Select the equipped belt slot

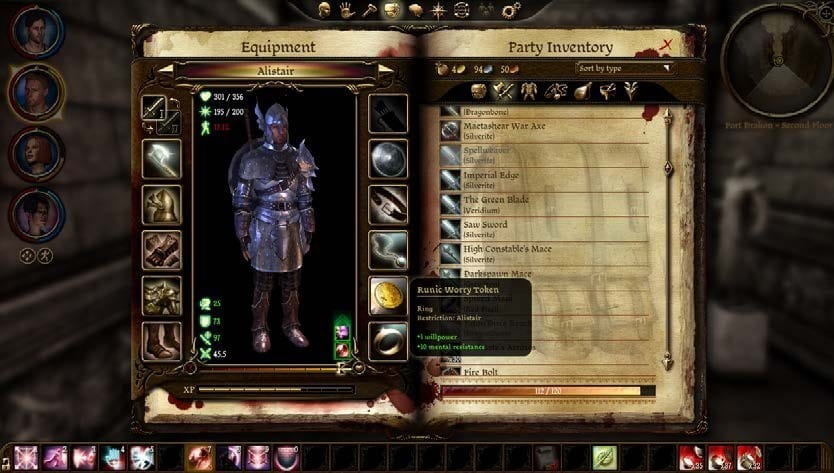click(x=388, y=204)
